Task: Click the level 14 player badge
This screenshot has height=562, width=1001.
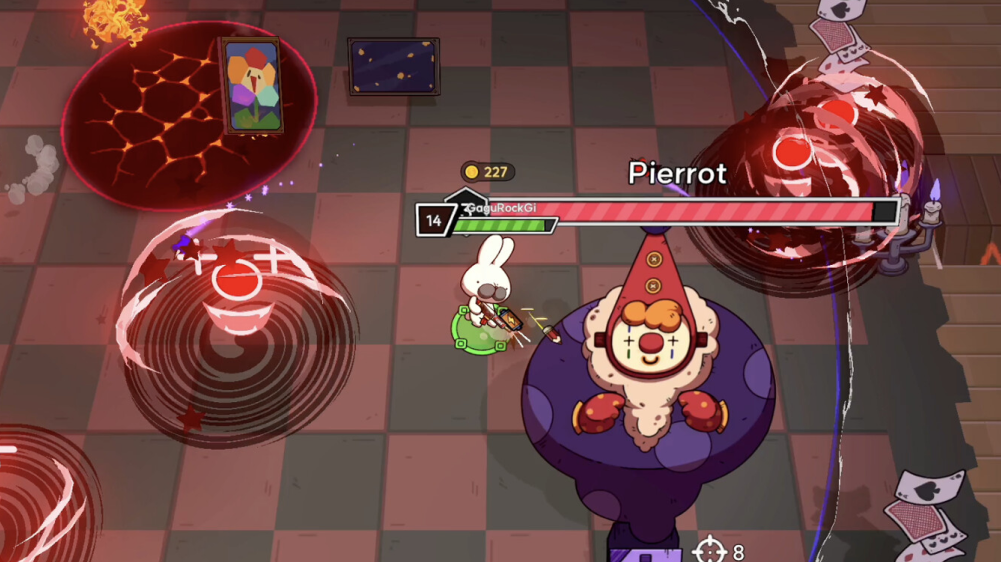Action: coord(434,220)
